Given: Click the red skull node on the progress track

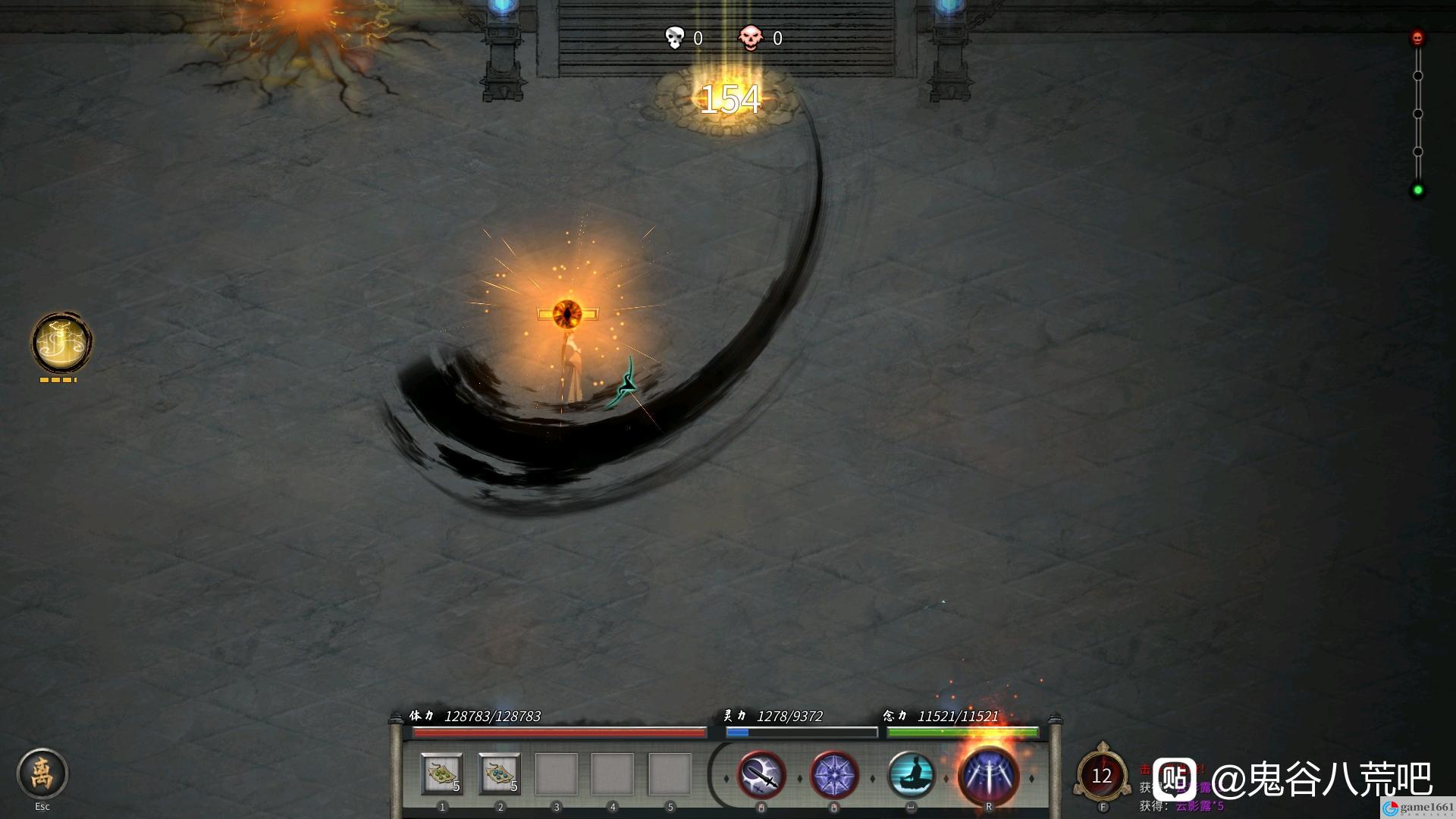Looking at the screenshot, I should coord(1417,38).
